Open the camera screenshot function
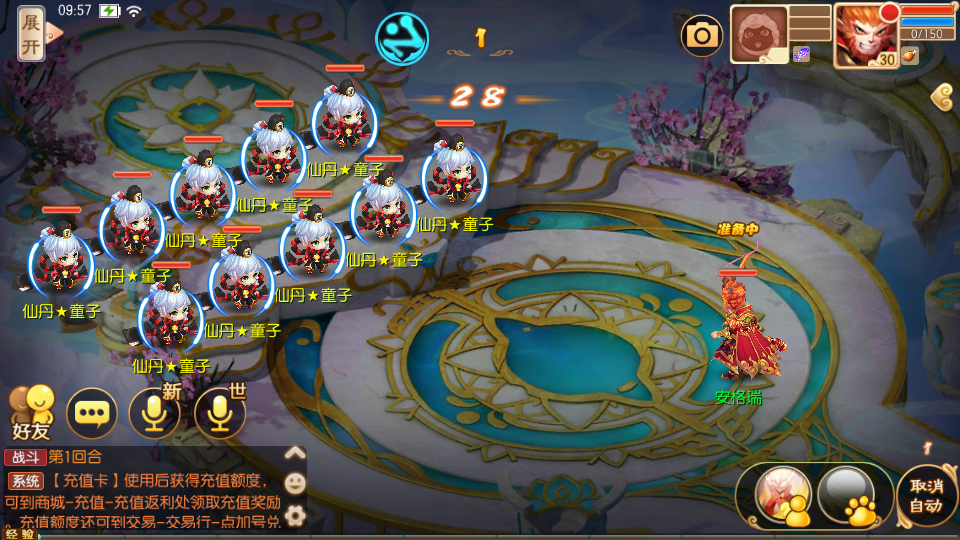This screenshot has width=960, height=540. point(702,36)
